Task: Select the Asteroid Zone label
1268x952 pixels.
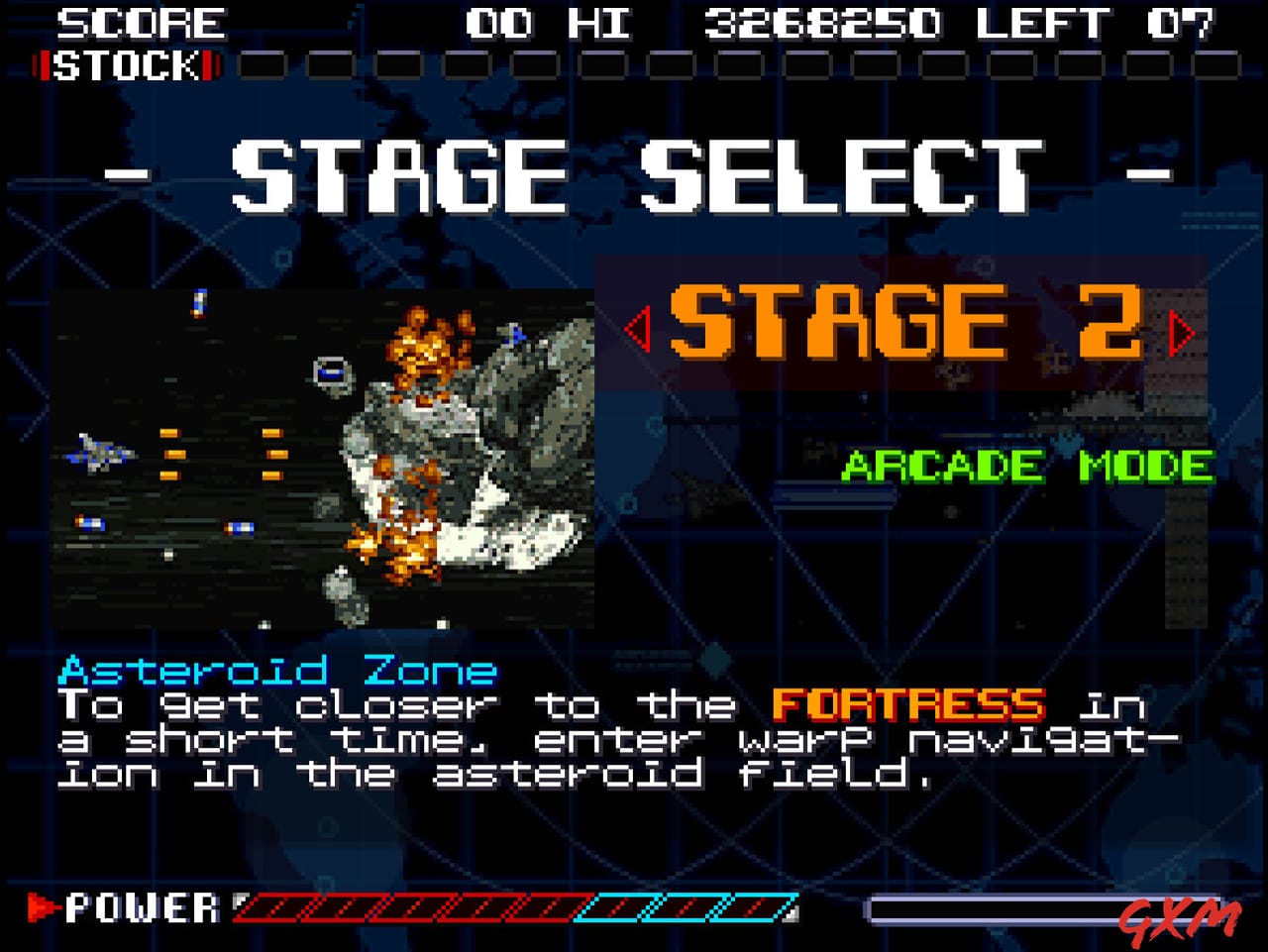Action: point(277,670)
